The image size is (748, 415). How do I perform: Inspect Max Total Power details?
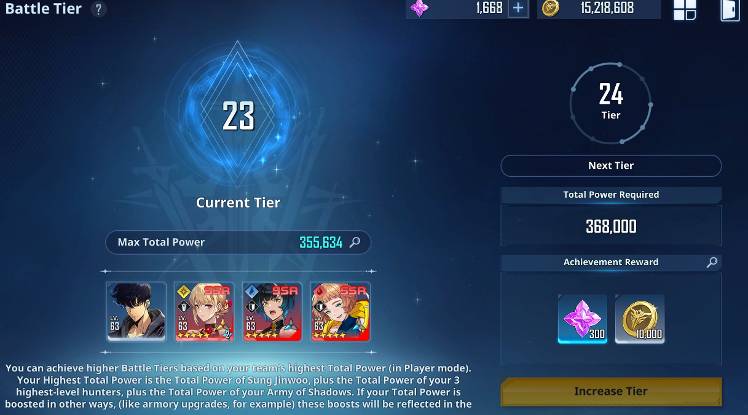(x=356, y=242)
